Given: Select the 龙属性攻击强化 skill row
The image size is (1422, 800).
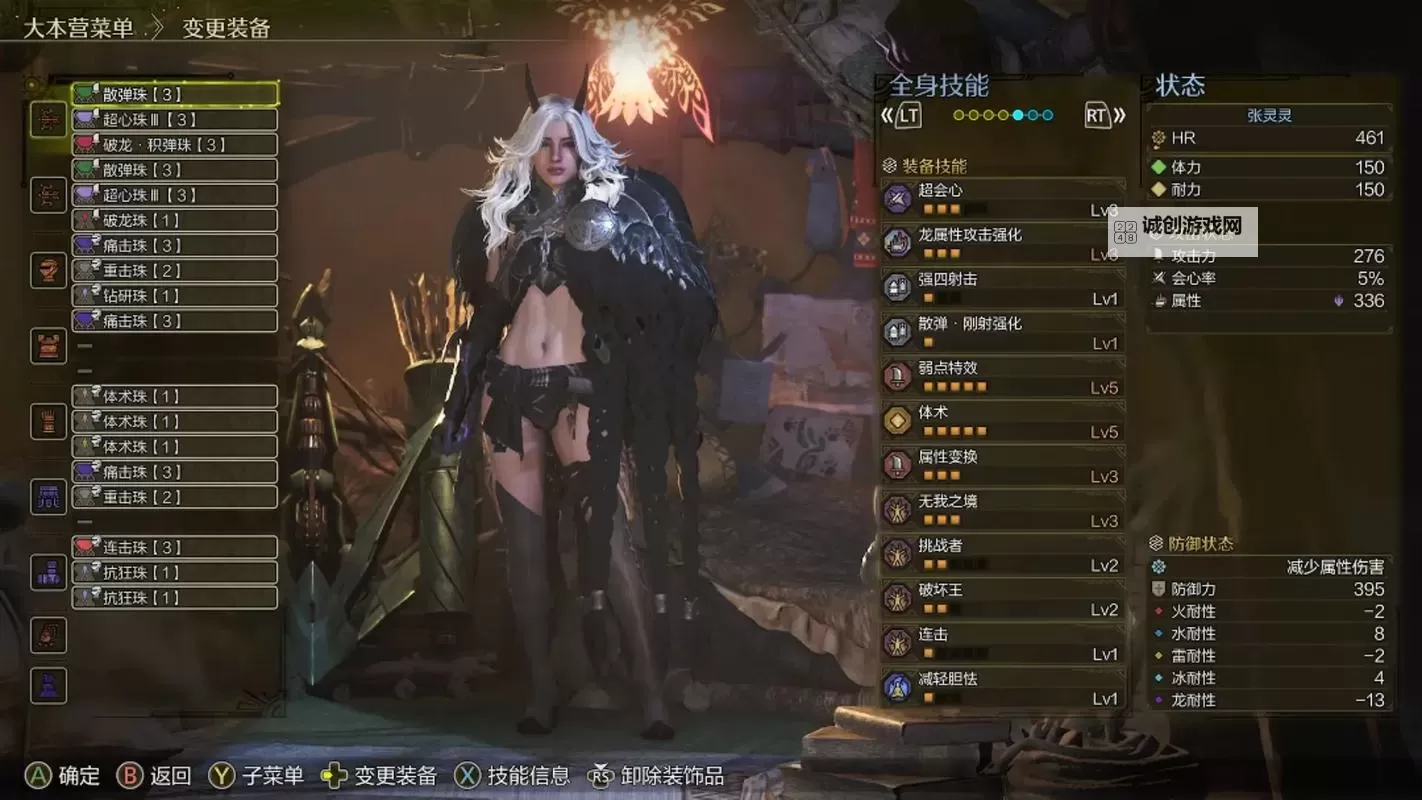Looking at the screenshot, I should click(1002, 243).
